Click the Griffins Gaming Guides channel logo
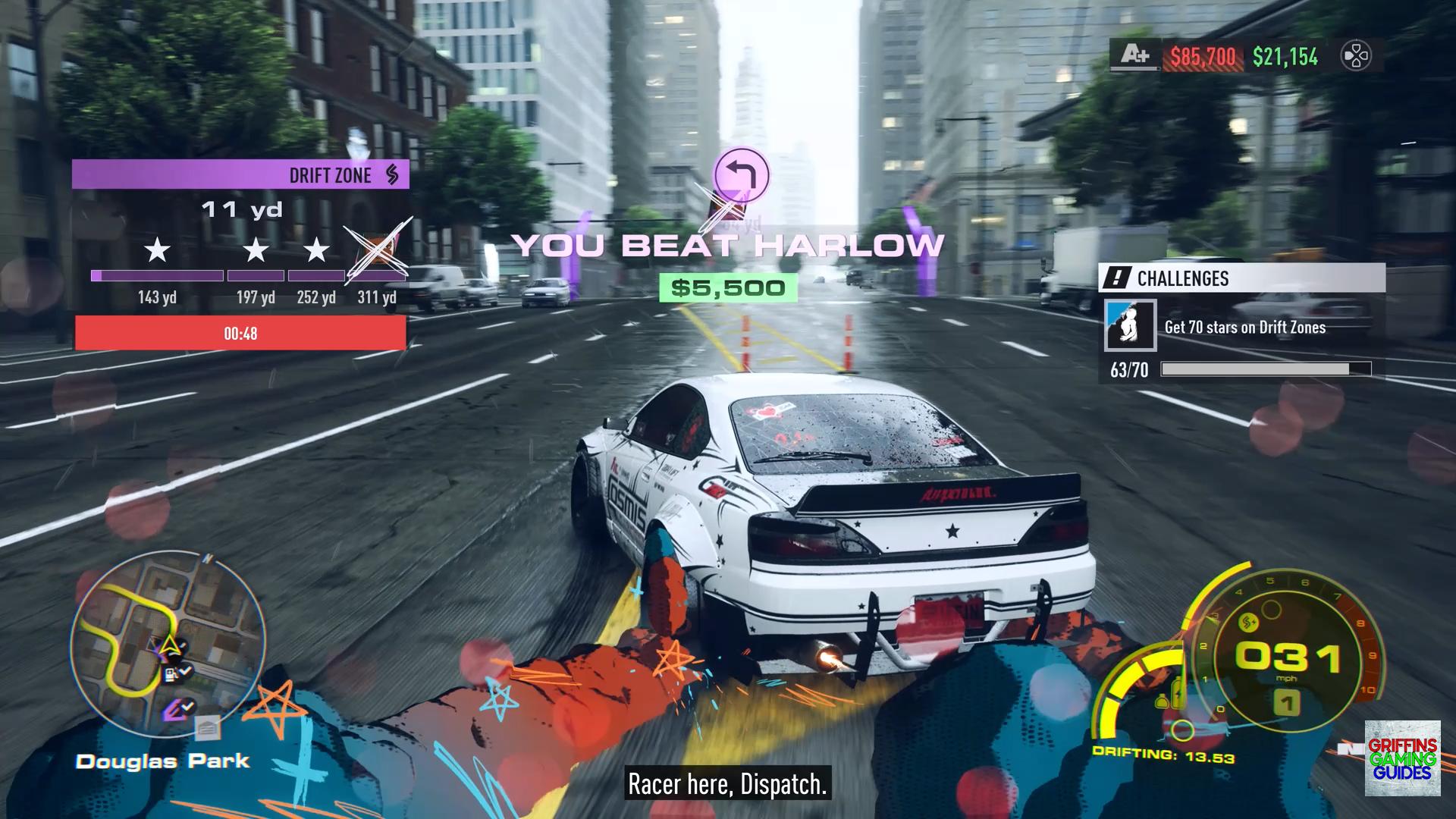Image resolution: width=1456 pixels, height=819 pixels. point(1402,758)
